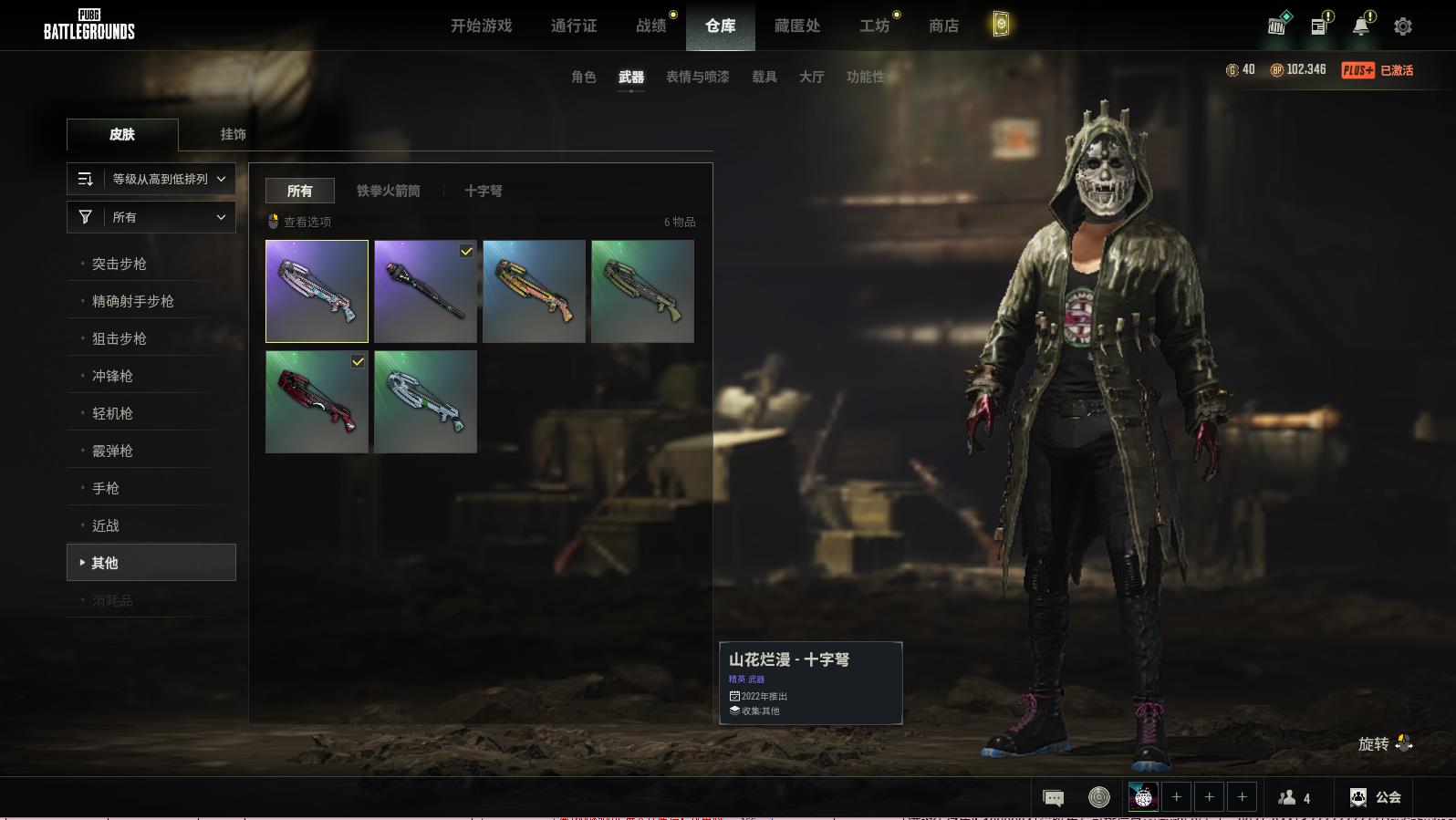Open the 工坊 workshop
The height and width of the screenshot is (820, 1456).
coord(874,26)
